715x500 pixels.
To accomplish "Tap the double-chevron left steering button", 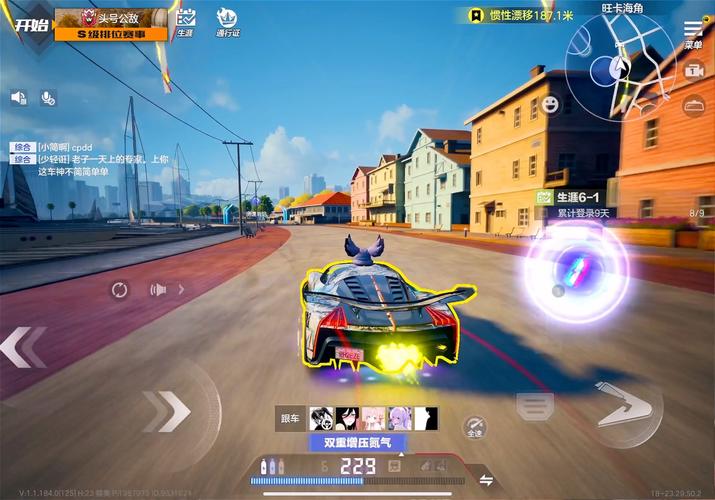I will click(24, 347).
